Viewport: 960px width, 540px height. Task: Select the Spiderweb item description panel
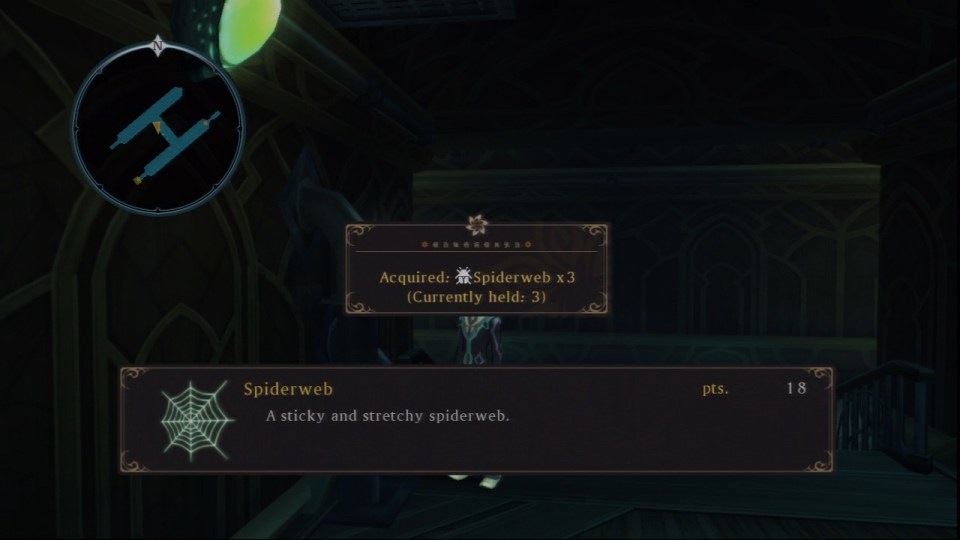tap(477, 419)
